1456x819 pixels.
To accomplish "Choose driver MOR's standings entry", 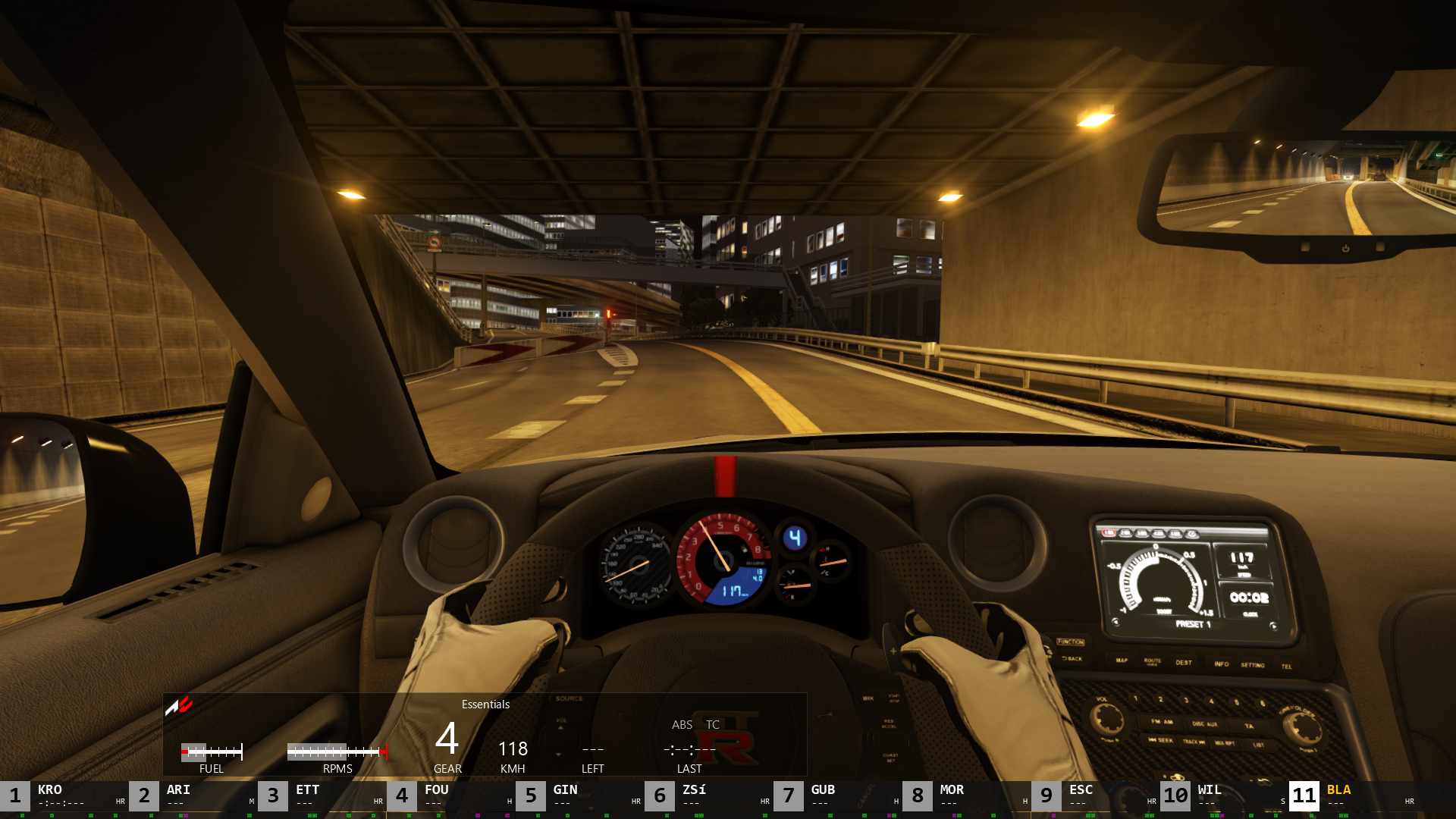I will coord(967,795).
